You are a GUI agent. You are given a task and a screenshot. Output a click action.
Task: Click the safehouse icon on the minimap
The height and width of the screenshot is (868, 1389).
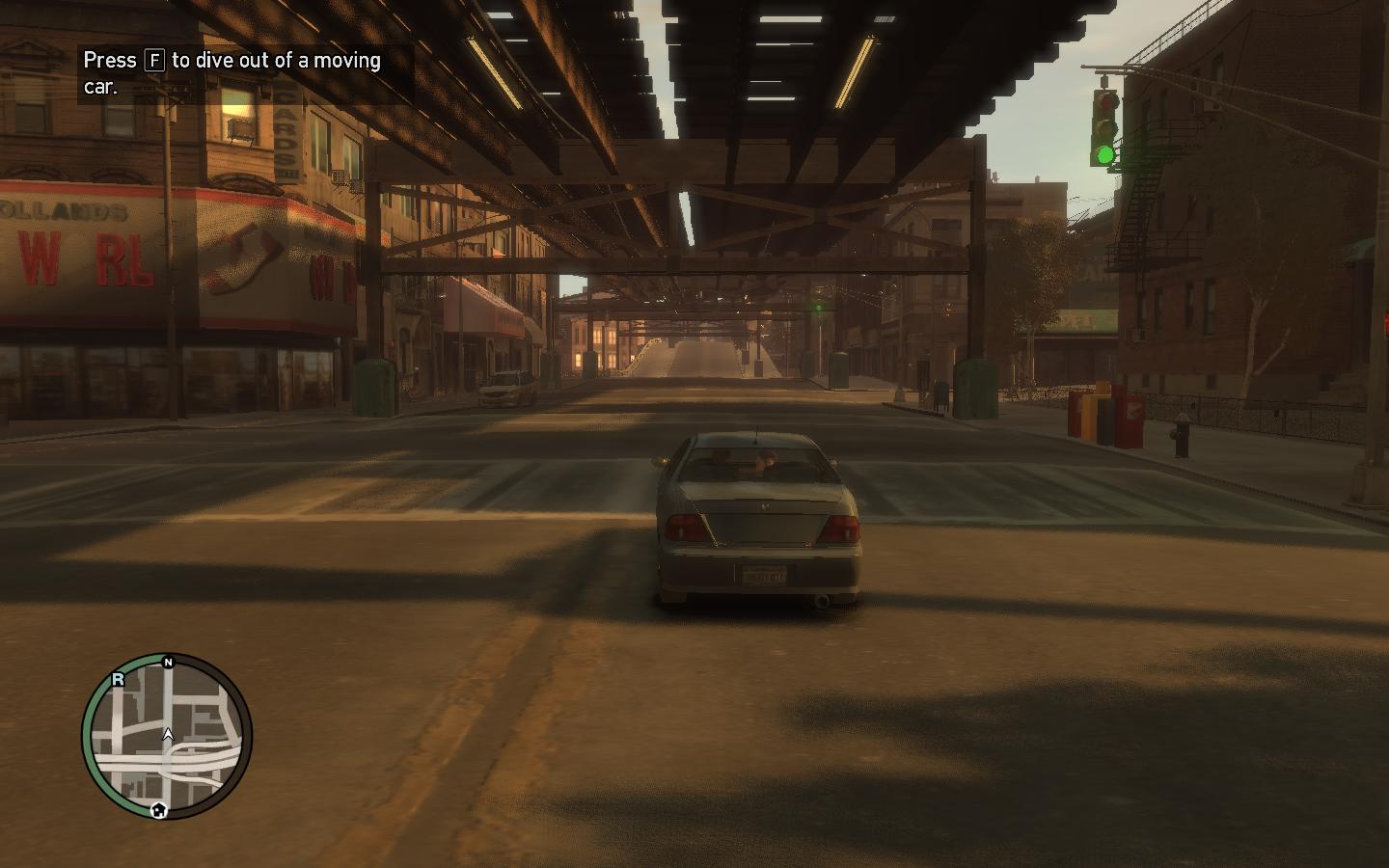click(x=159, y=810)
